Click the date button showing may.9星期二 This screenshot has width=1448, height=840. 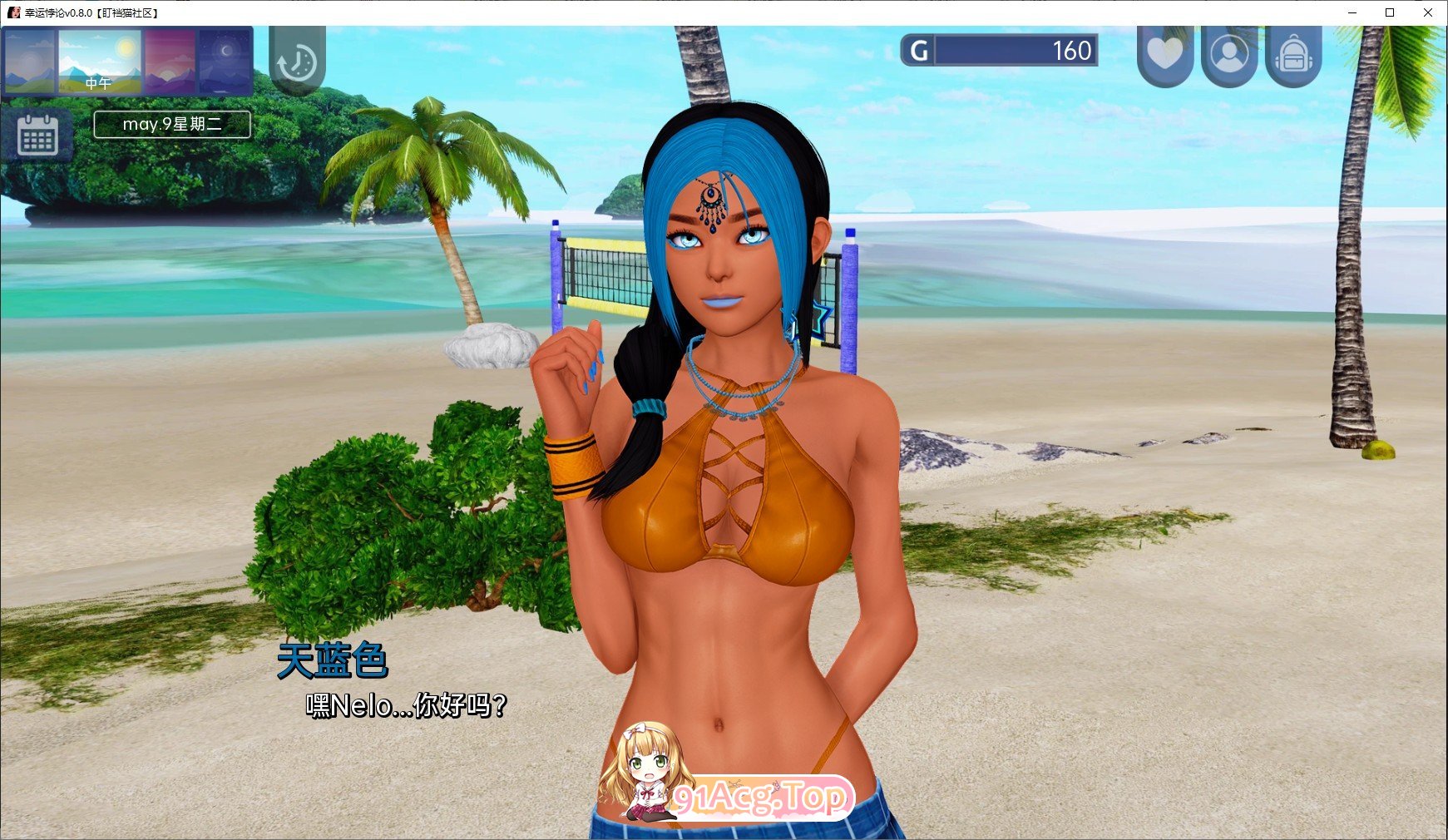click(x=171, y=125)
